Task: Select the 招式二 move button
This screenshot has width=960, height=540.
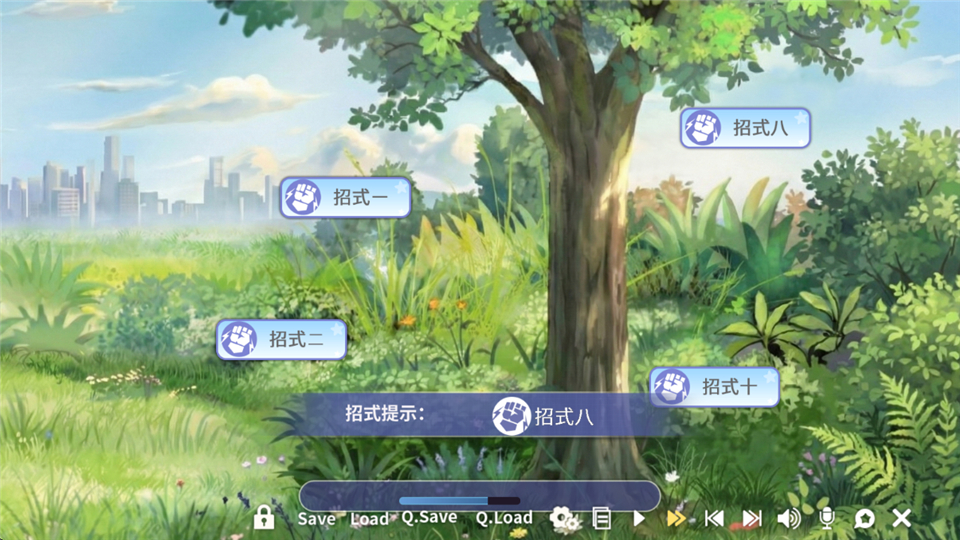Action: coord(281,340)
